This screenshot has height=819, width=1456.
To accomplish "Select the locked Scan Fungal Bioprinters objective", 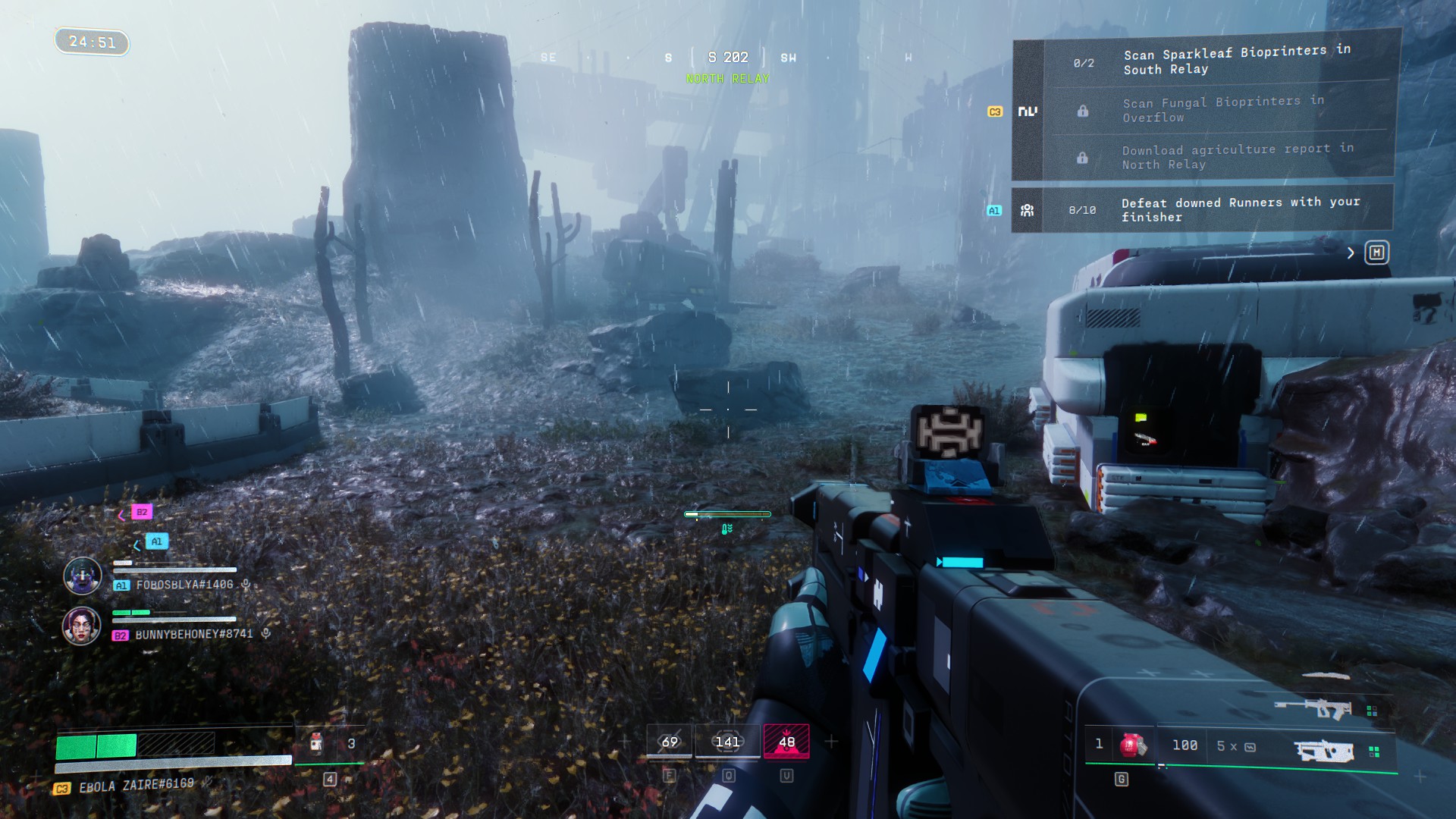I will (x=1222, y=109).
